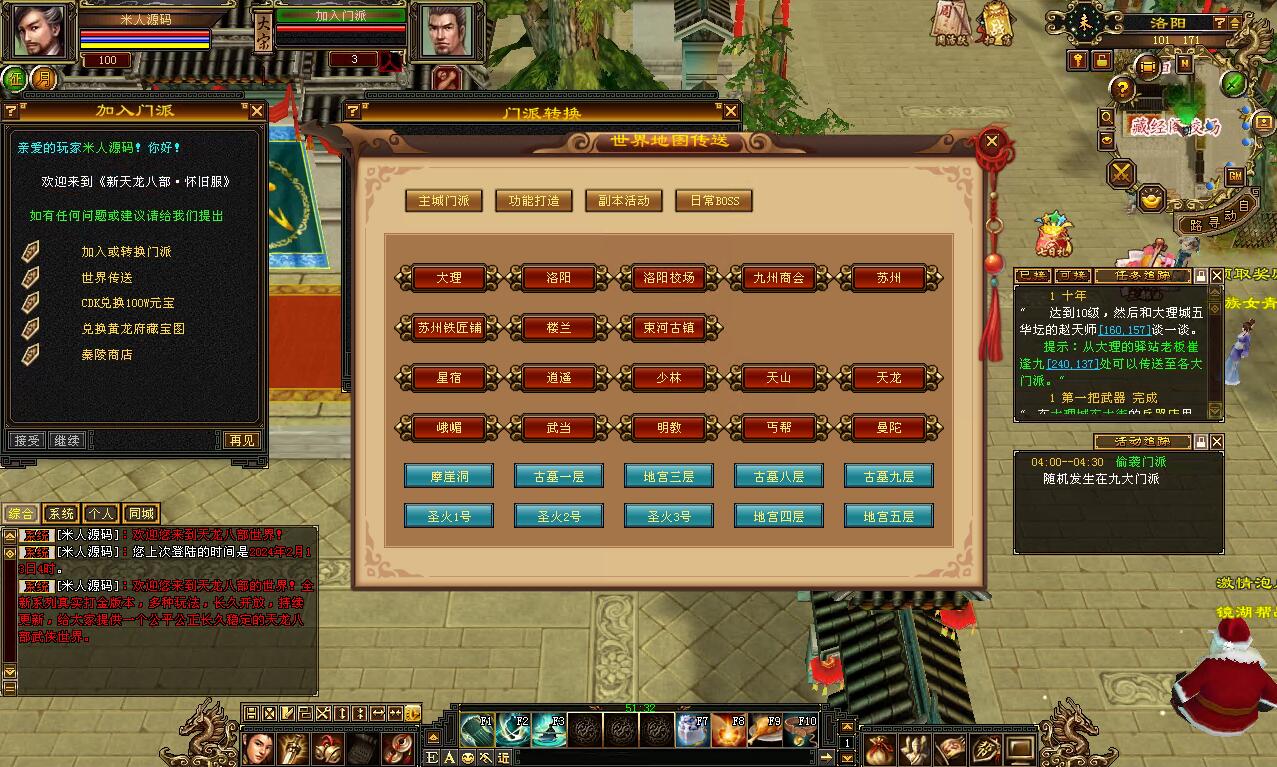Switch to the 功能打造 tab
1277x767 pixels.
click(533, 201)
